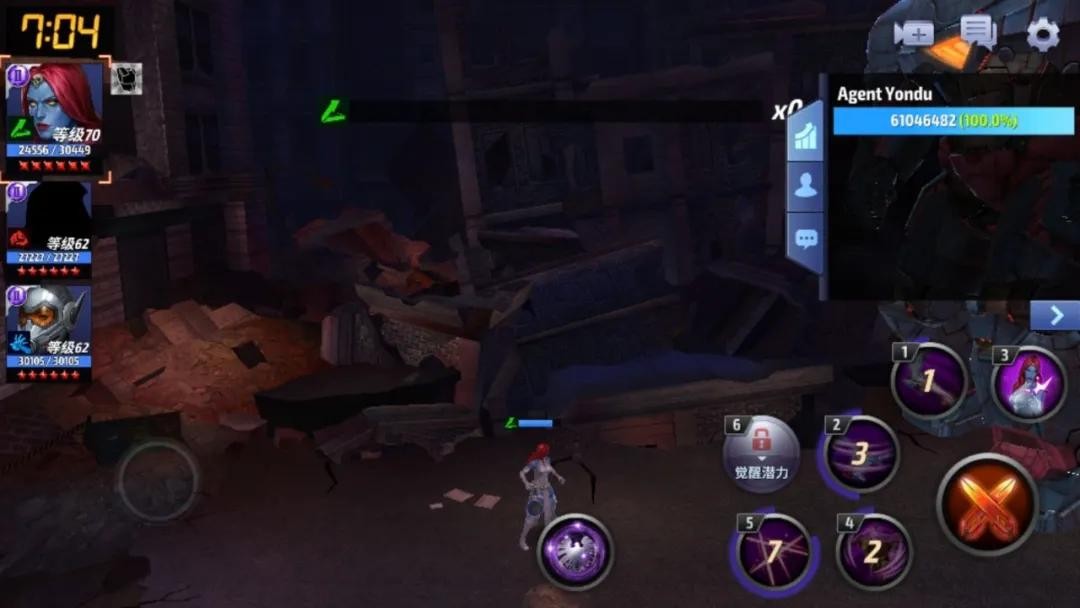Open the settings gear menu
1080x608 pixels.
click(1043, 35)
